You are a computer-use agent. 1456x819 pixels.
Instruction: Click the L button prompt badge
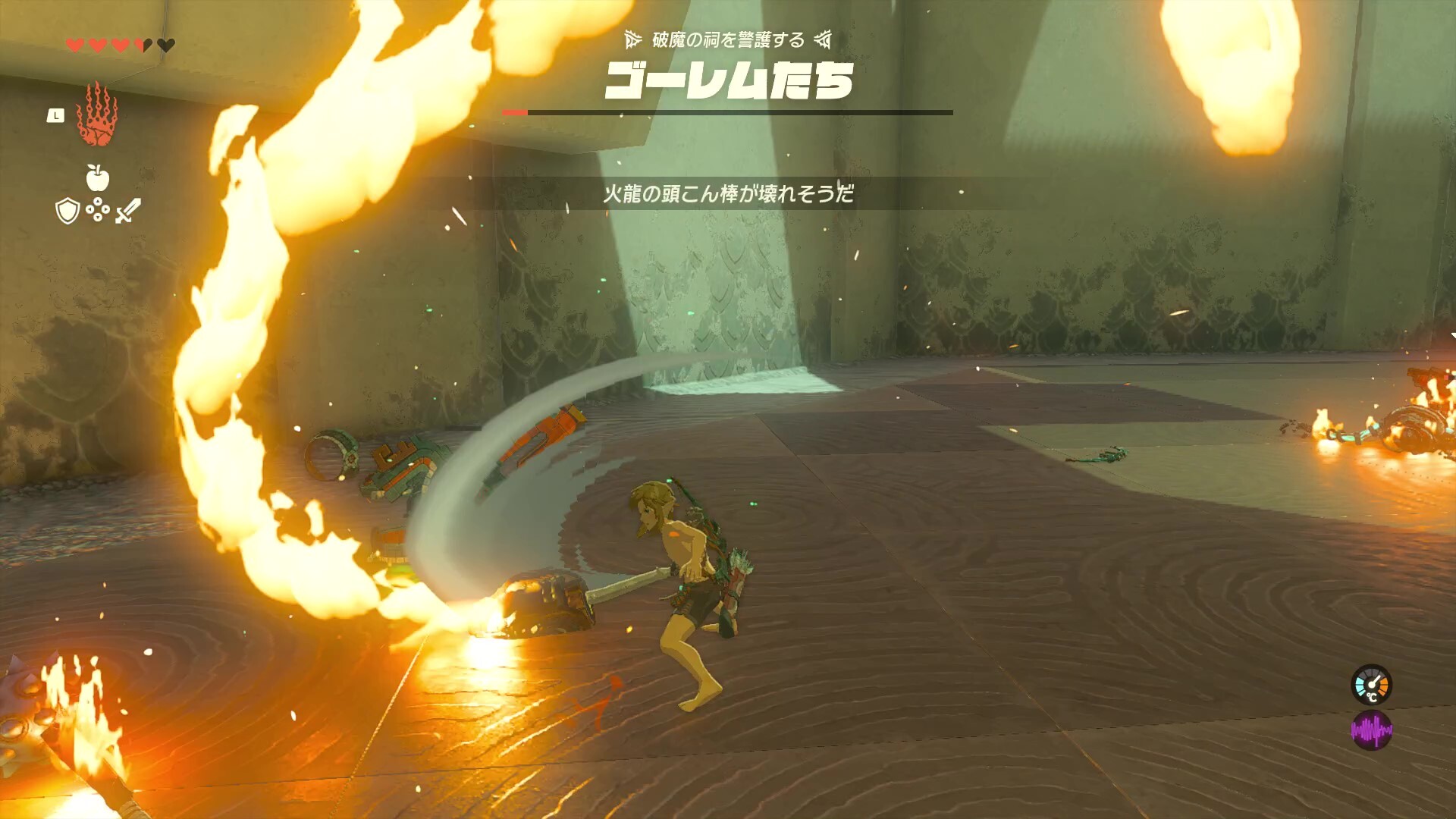pos(57,114)
